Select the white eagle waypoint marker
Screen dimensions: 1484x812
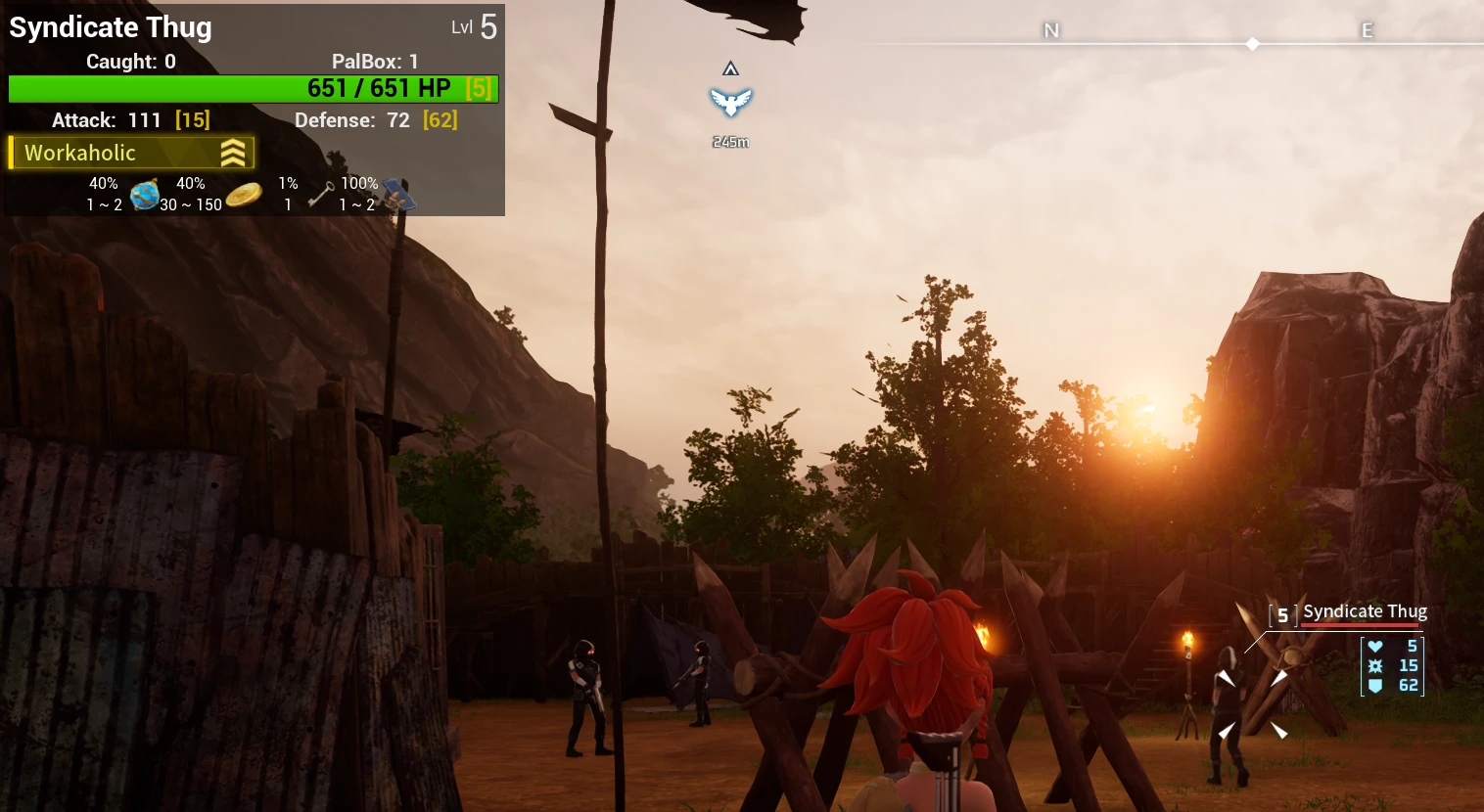click(730, 102)
